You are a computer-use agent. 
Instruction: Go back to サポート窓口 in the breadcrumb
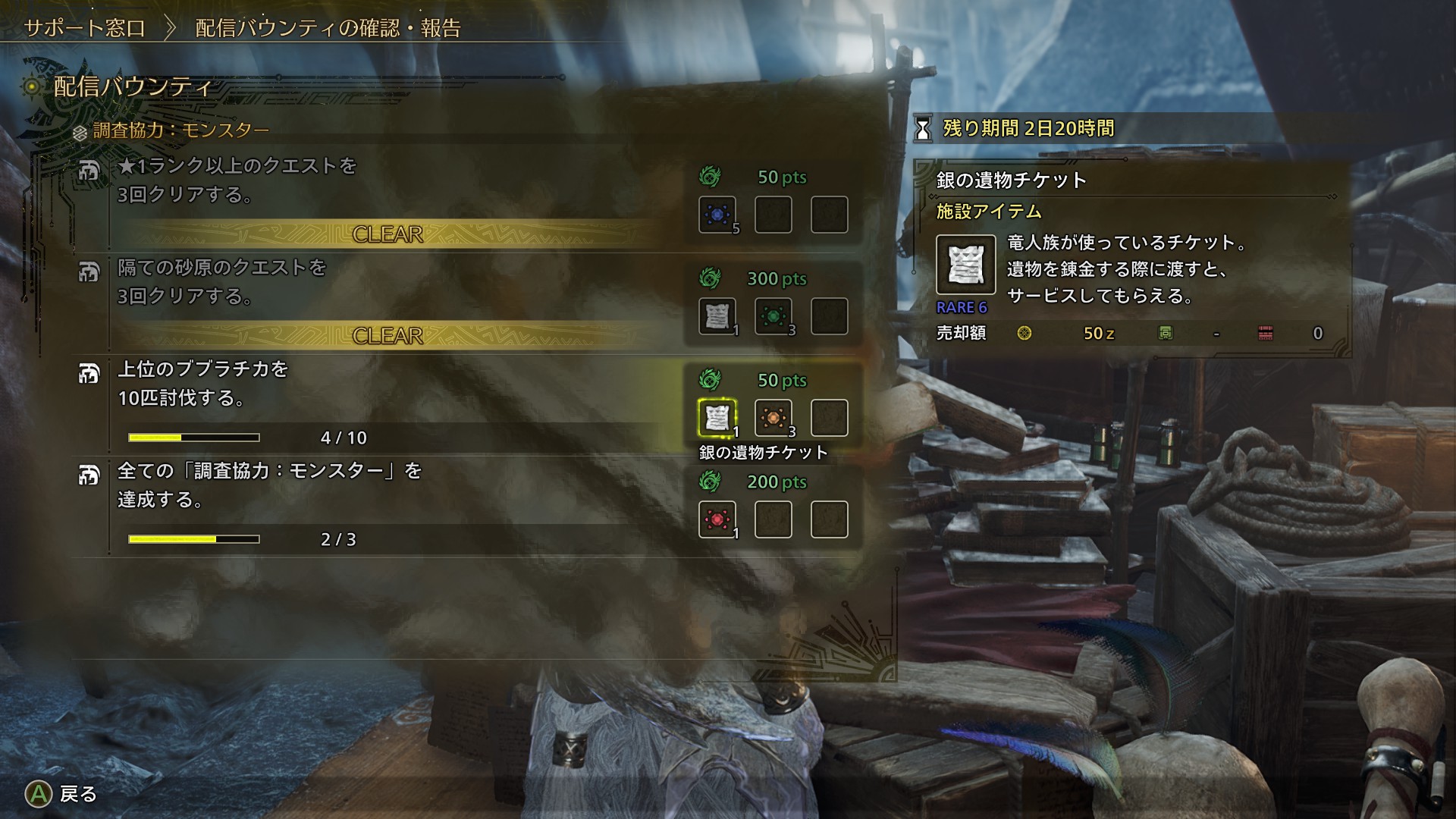click(x=85, y=29)
